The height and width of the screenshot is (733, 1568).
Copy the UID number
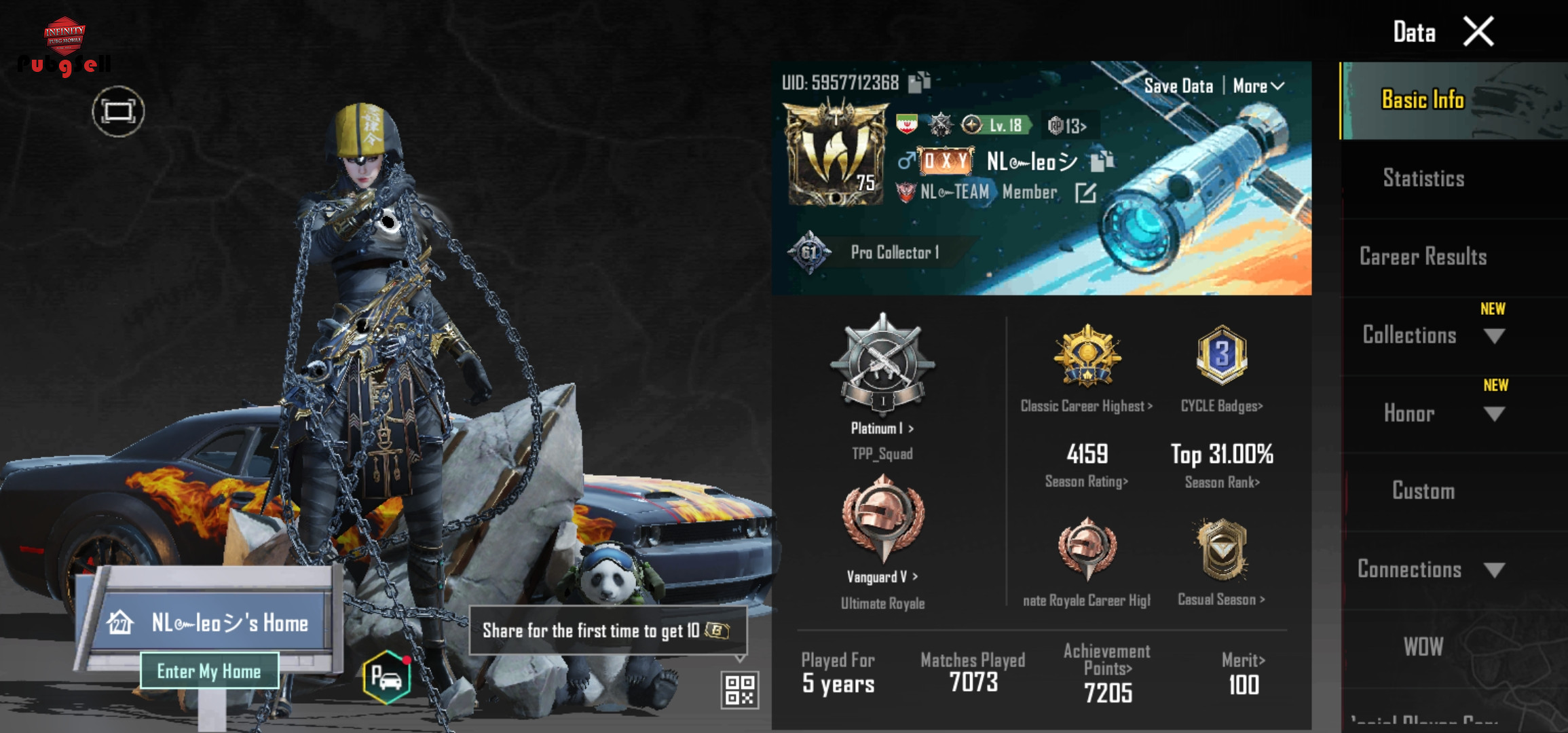tap(920, 82)
